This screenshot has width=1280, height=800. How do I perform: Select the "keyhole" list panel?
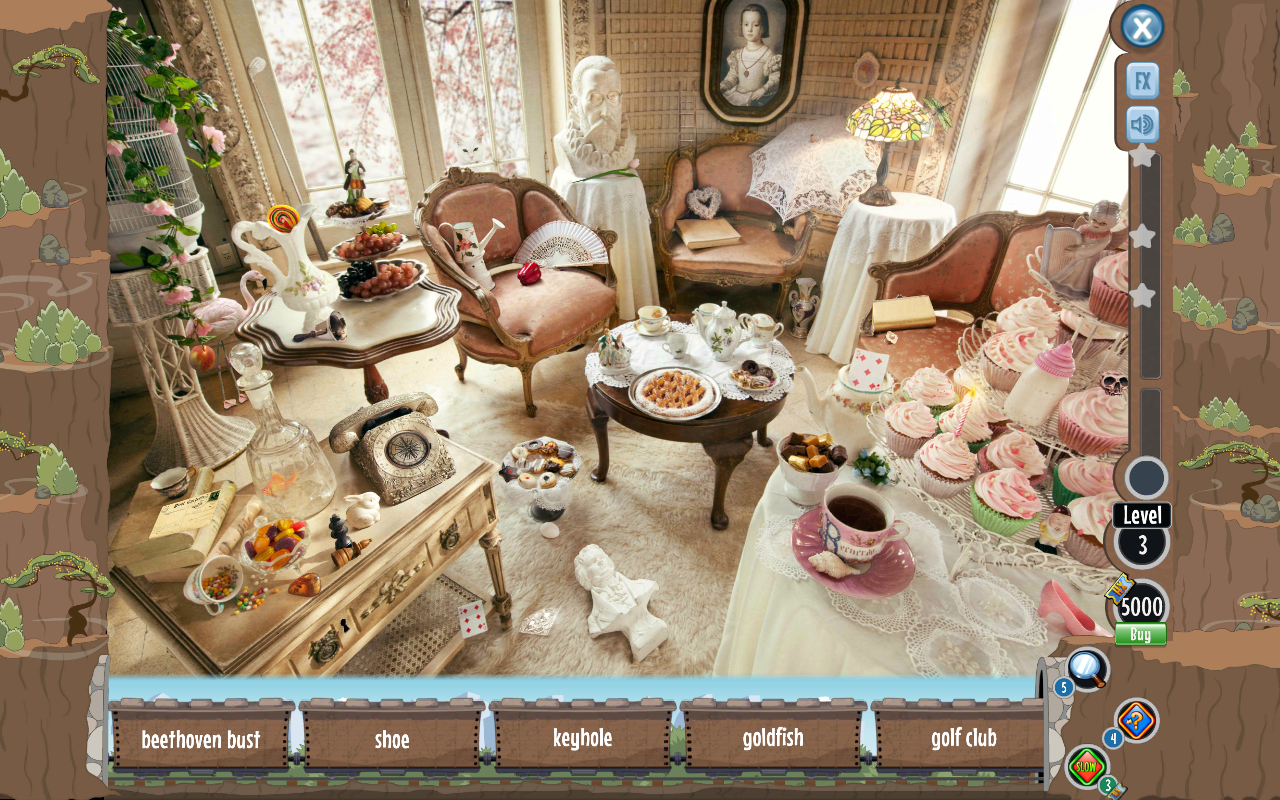pyautogui.click(x=582, y=739)
